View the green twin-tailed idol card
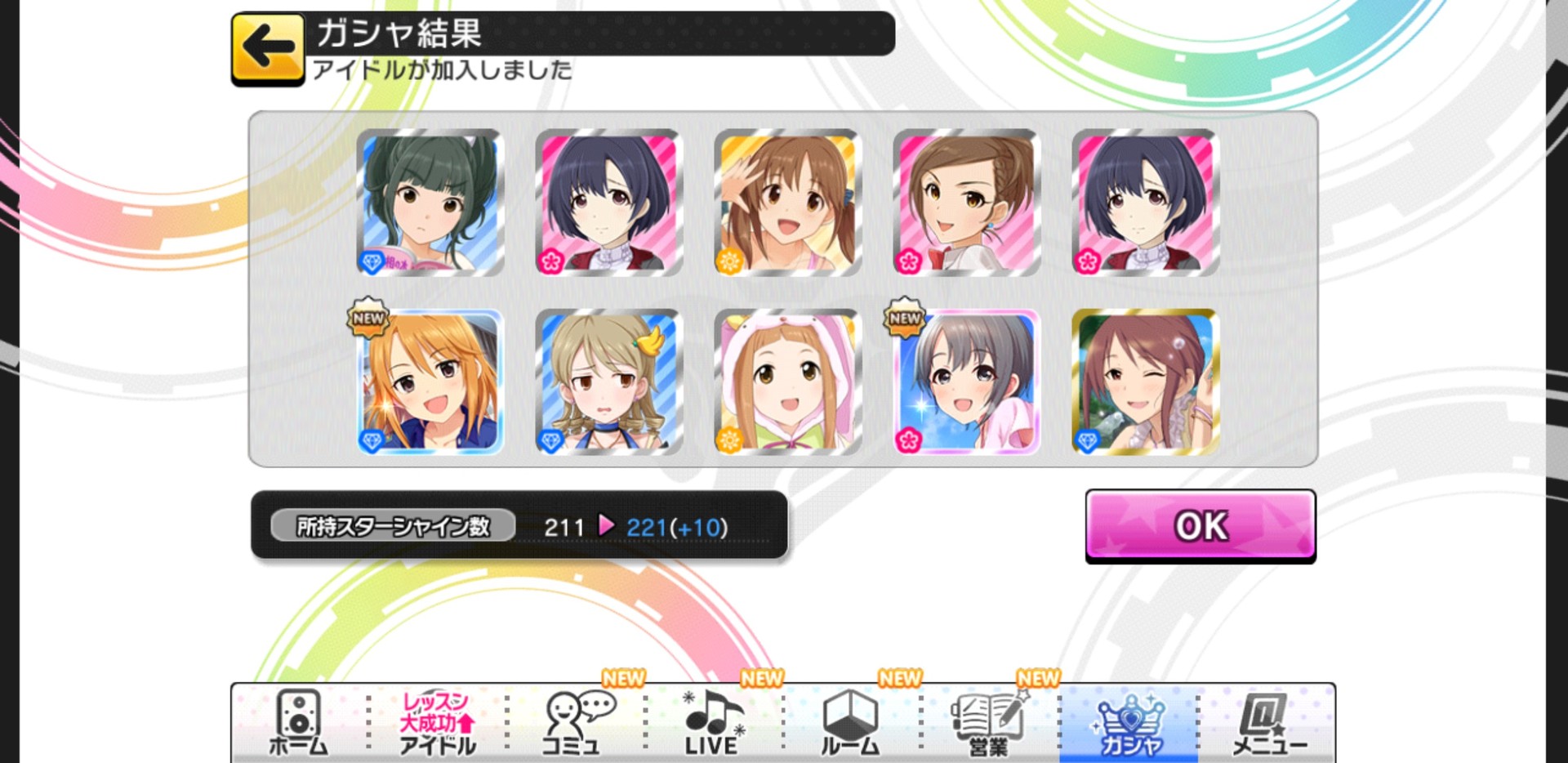The image size is (1568, 763). (x=430, y=202)
